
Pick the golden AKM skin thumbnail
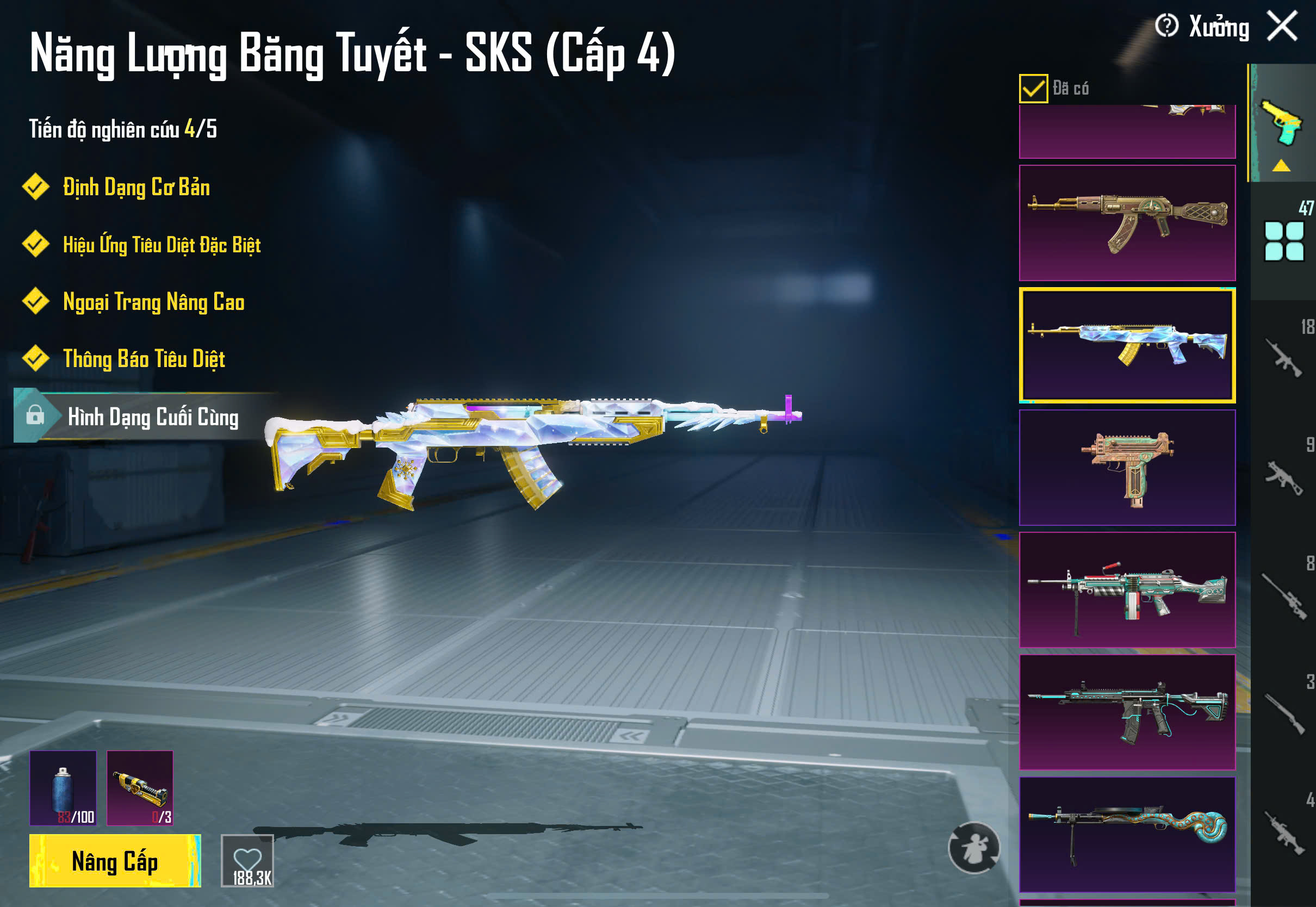(x=1127, y=223)
